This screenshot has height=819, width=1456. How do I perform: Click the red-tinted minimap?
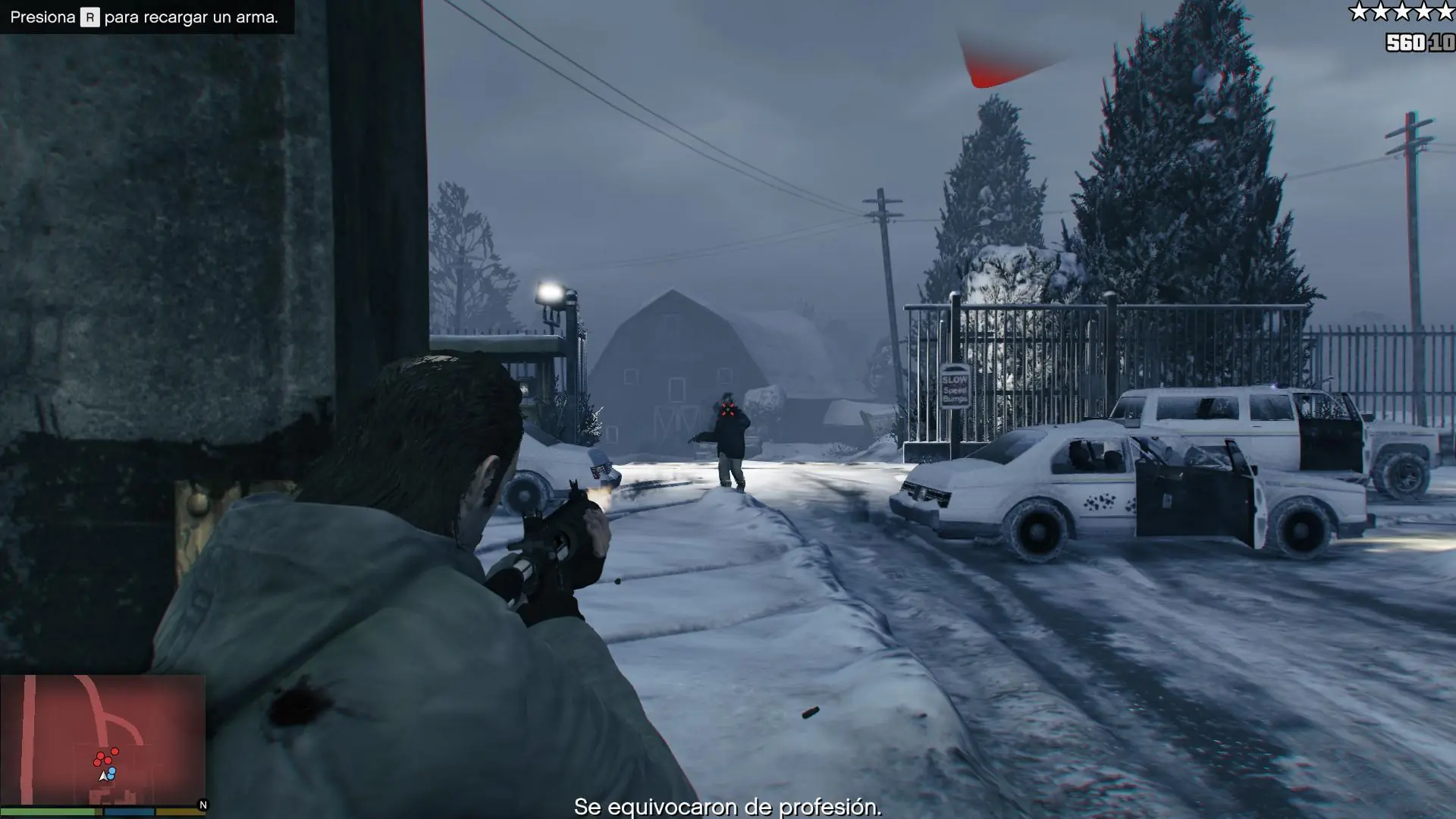(x=102, y=739)
